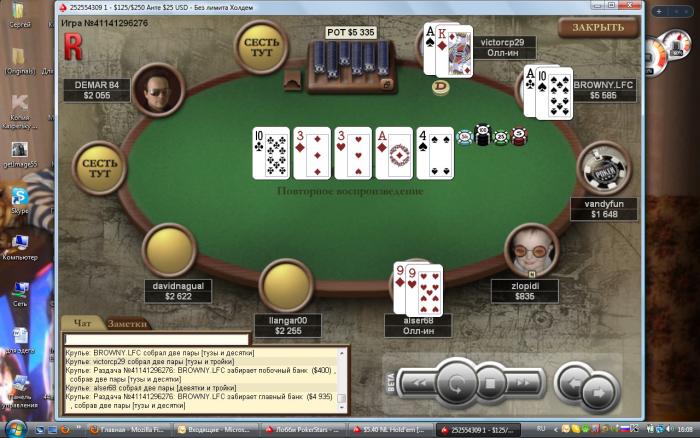Viewport: 700px width, 438px height.
Task: Select zlopidi's player avatar
Action: (531, 249)
